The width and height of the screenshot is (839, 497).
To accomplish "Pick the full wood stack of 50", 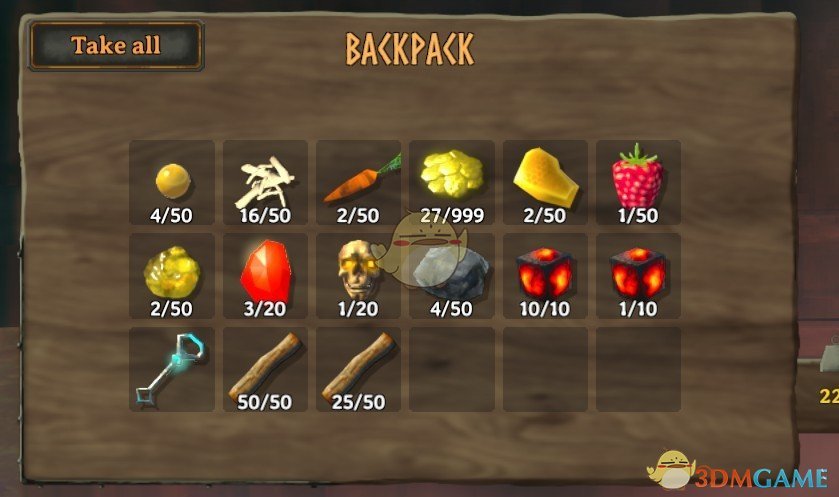I will (265, 369).
